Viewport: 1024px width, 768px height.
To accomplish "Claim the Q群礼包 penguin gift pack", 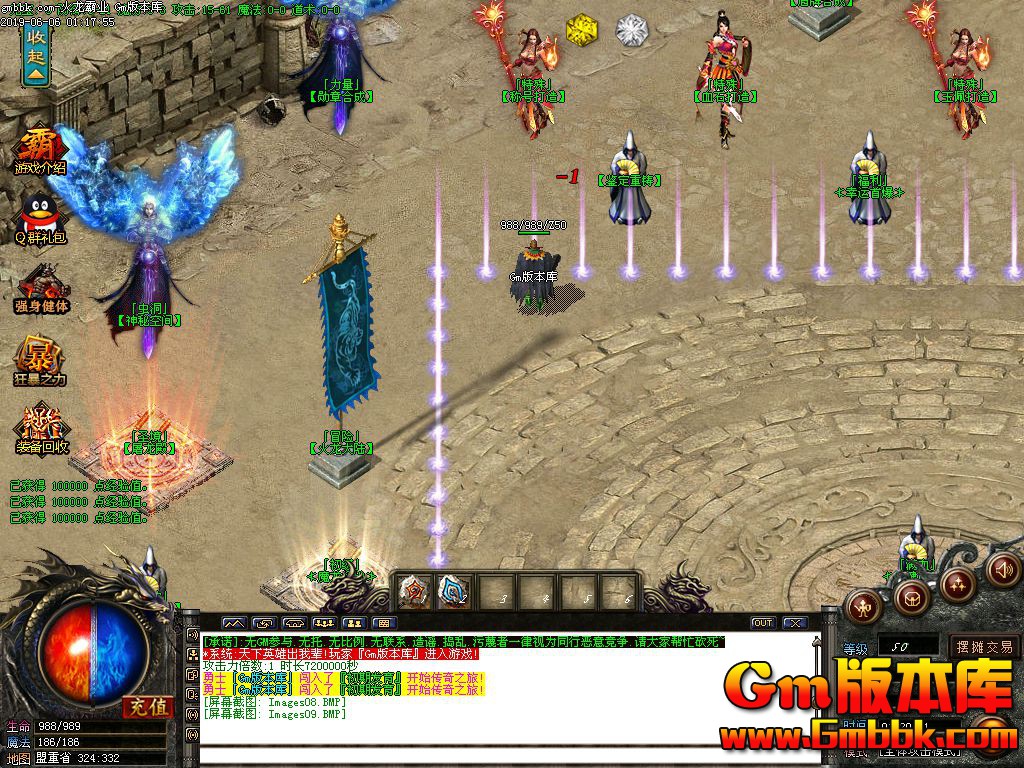I will (x=40, y=220).
